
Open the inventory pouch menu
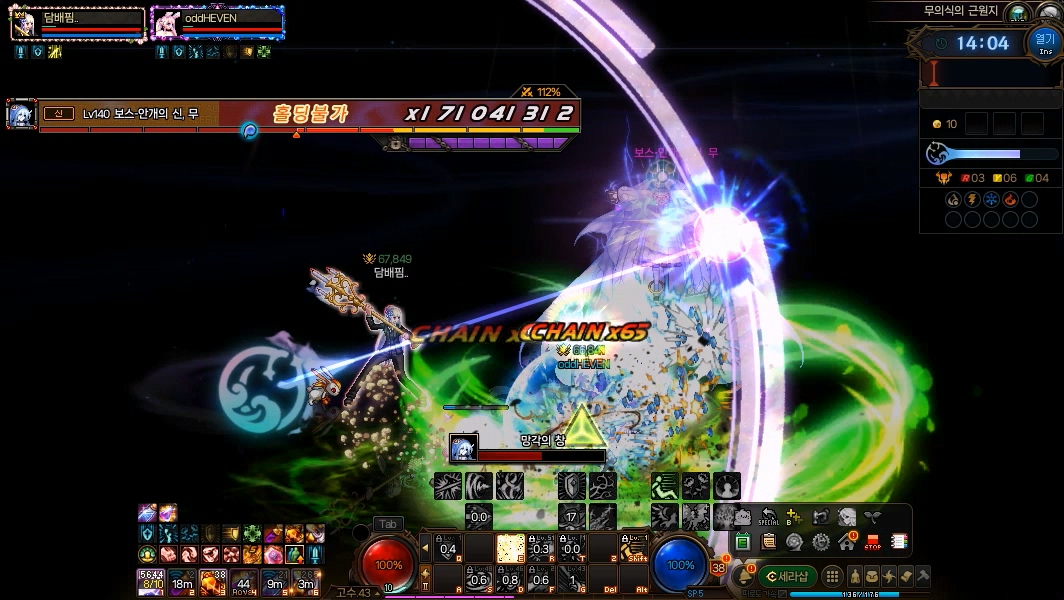(873, 576)
